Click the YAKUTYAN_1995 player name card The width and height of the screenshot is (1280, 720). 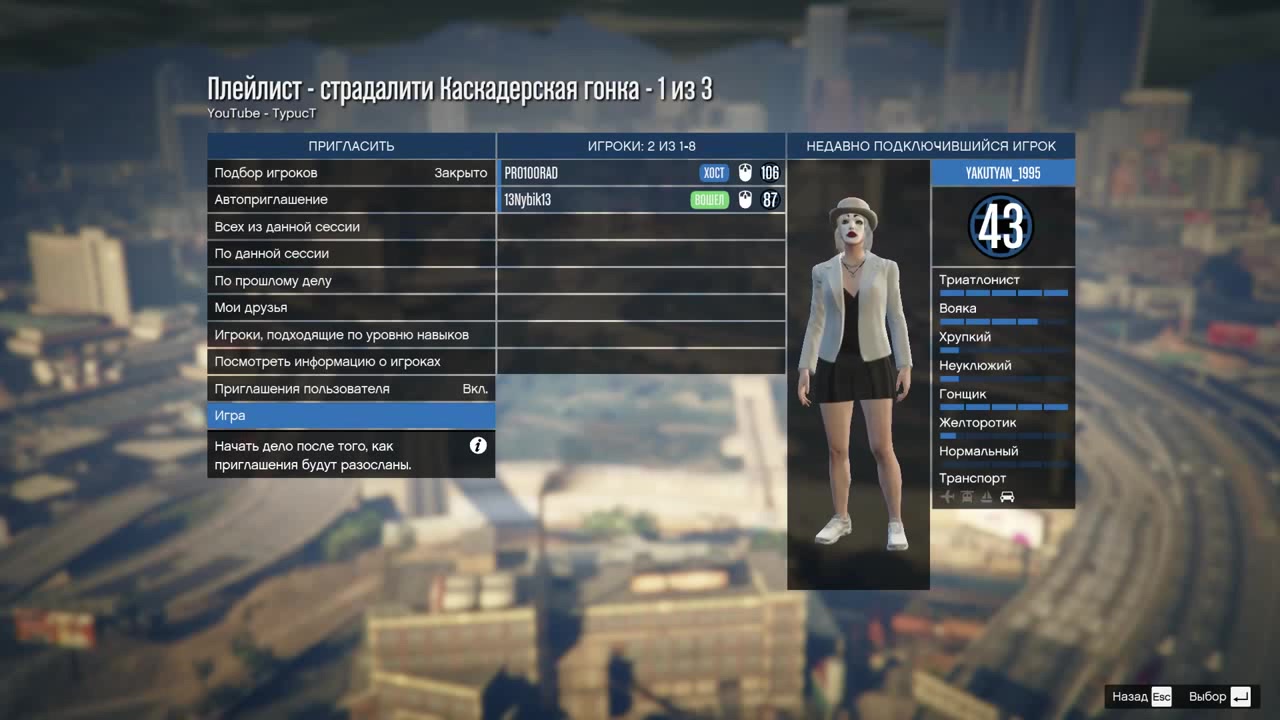click(1003, 173)
